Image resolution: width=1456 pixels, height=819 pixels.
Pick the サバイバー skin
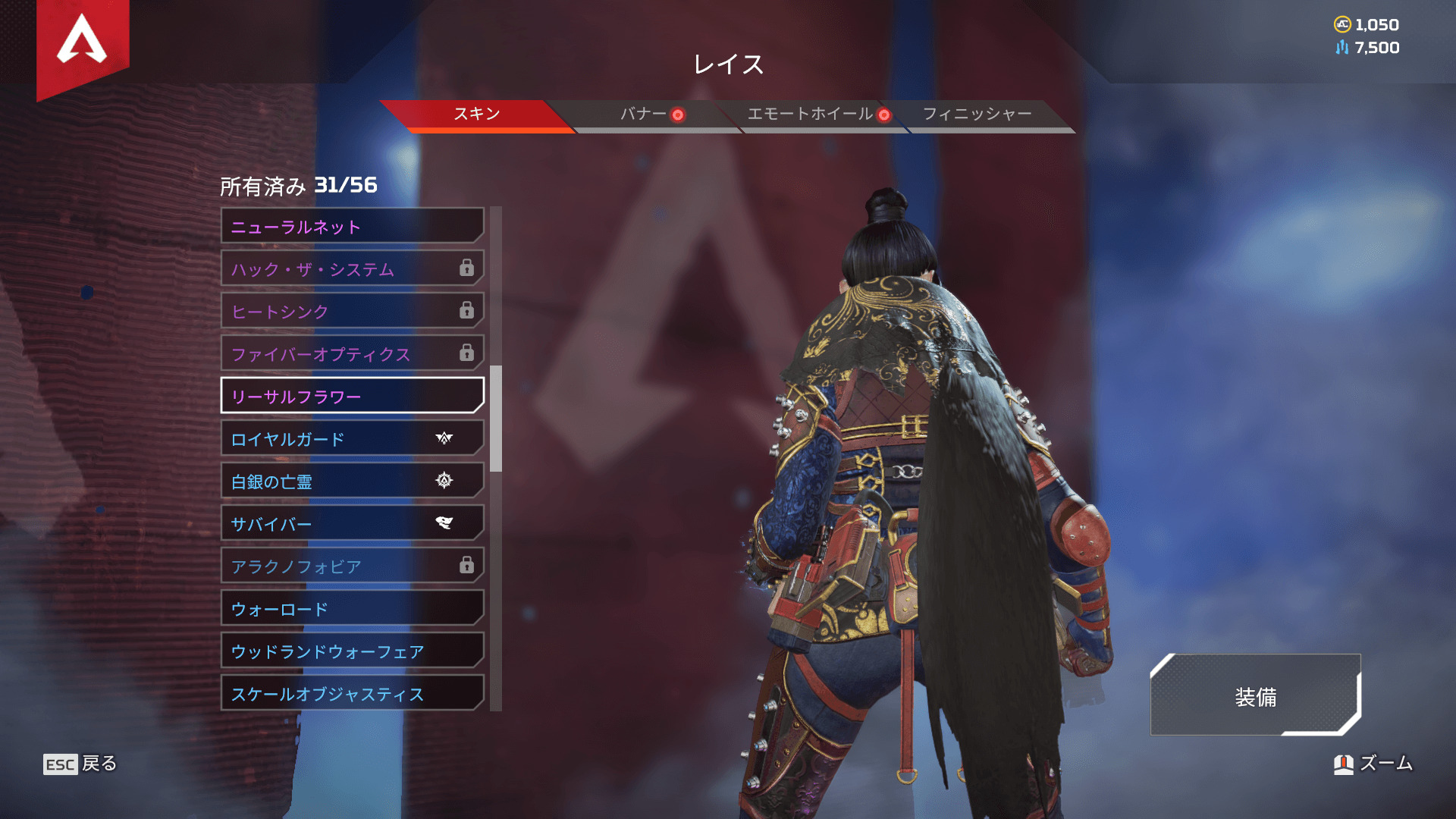[352, 523]
